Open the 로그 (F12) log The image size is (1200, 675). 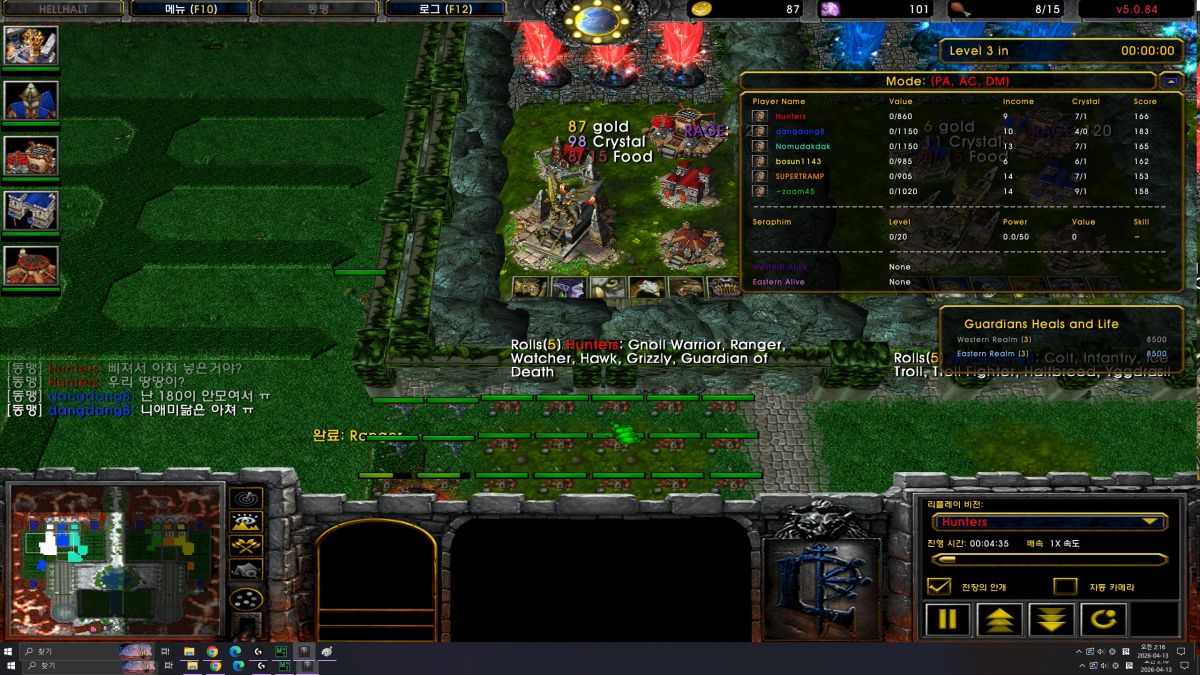pyautogui.click(x=444, y=9)
